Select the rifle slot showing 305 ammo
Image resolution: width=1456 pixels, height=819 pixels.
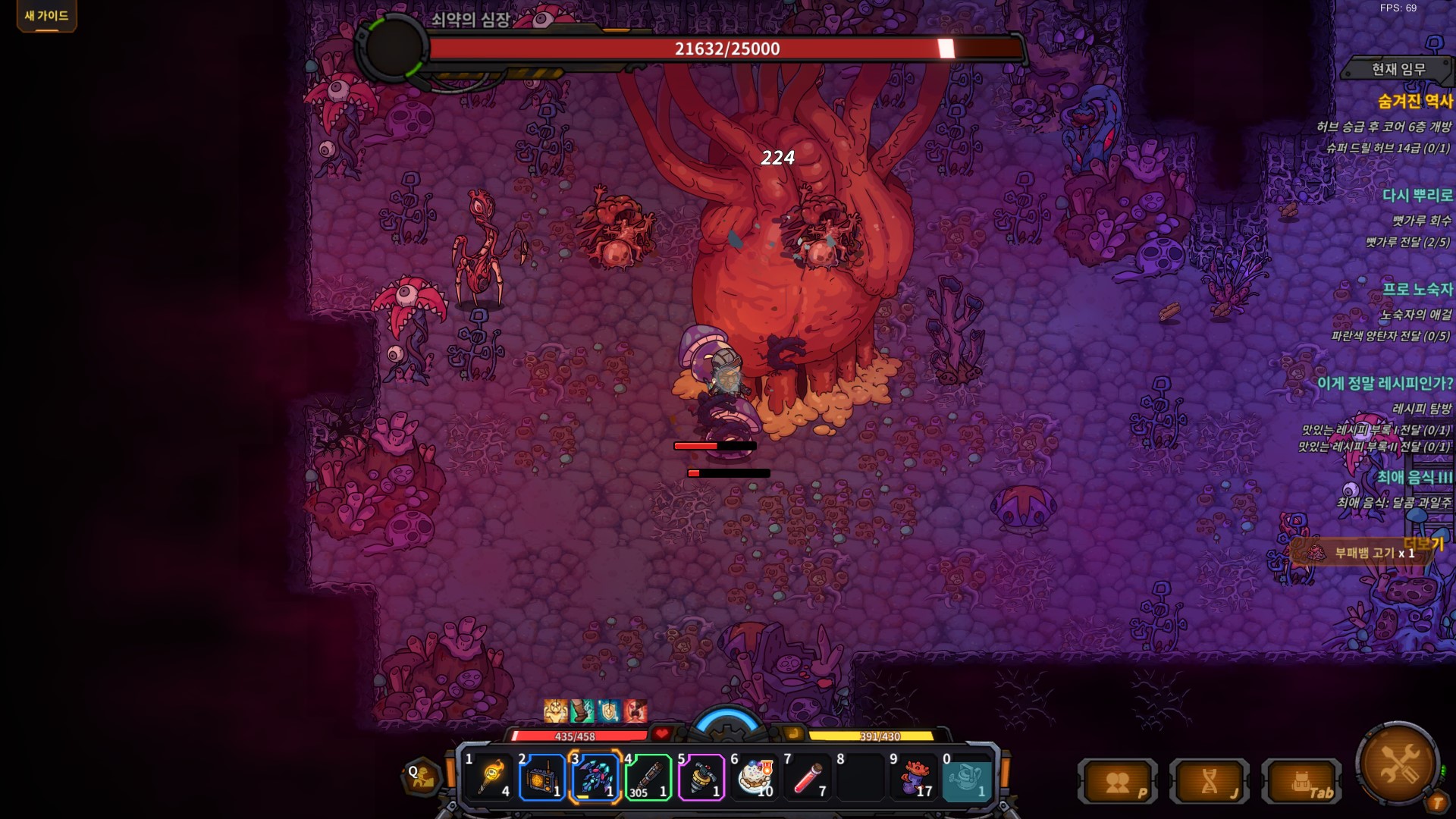(648, 777)
